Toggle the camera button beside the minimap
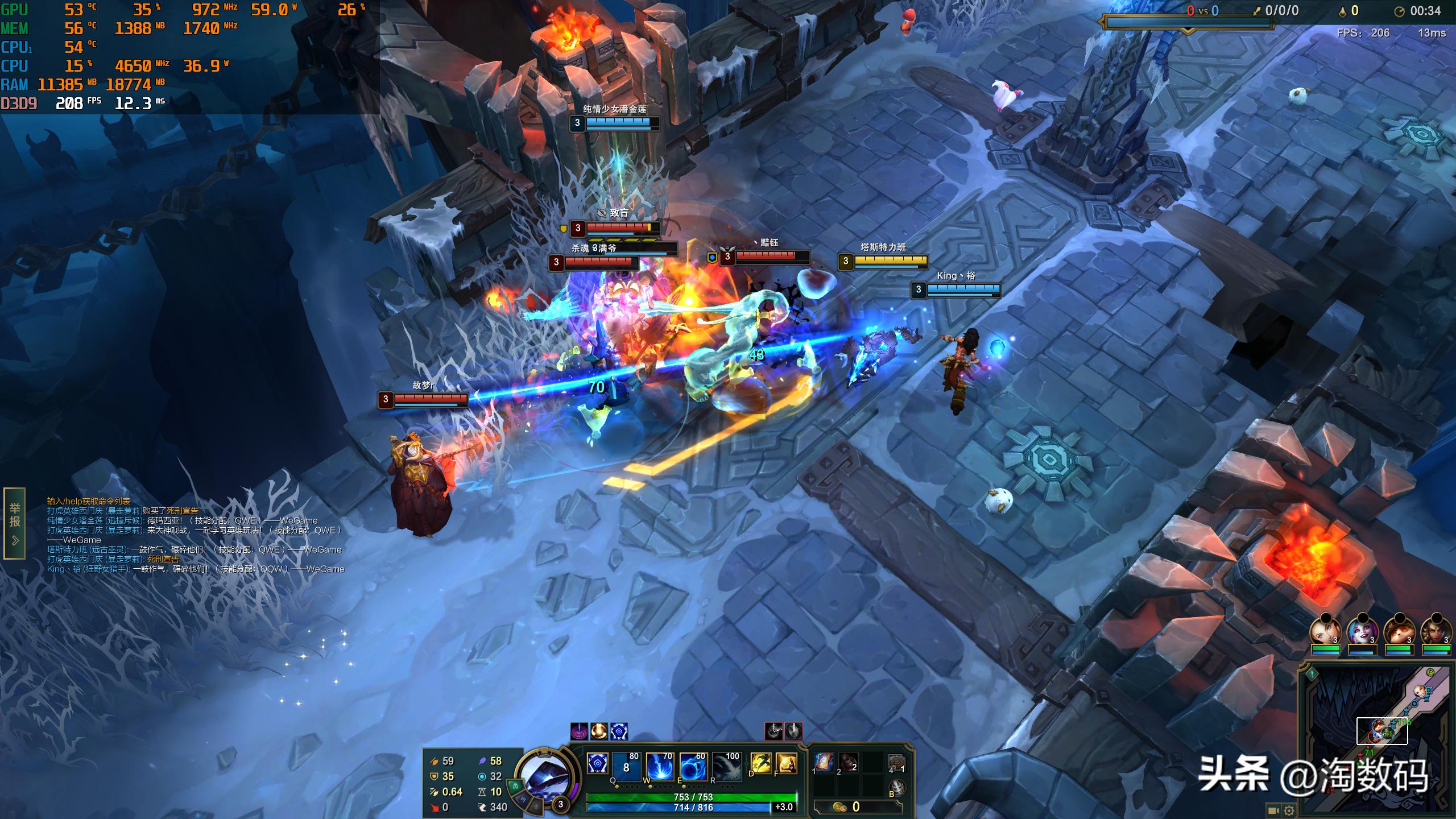 (1273, 810)
